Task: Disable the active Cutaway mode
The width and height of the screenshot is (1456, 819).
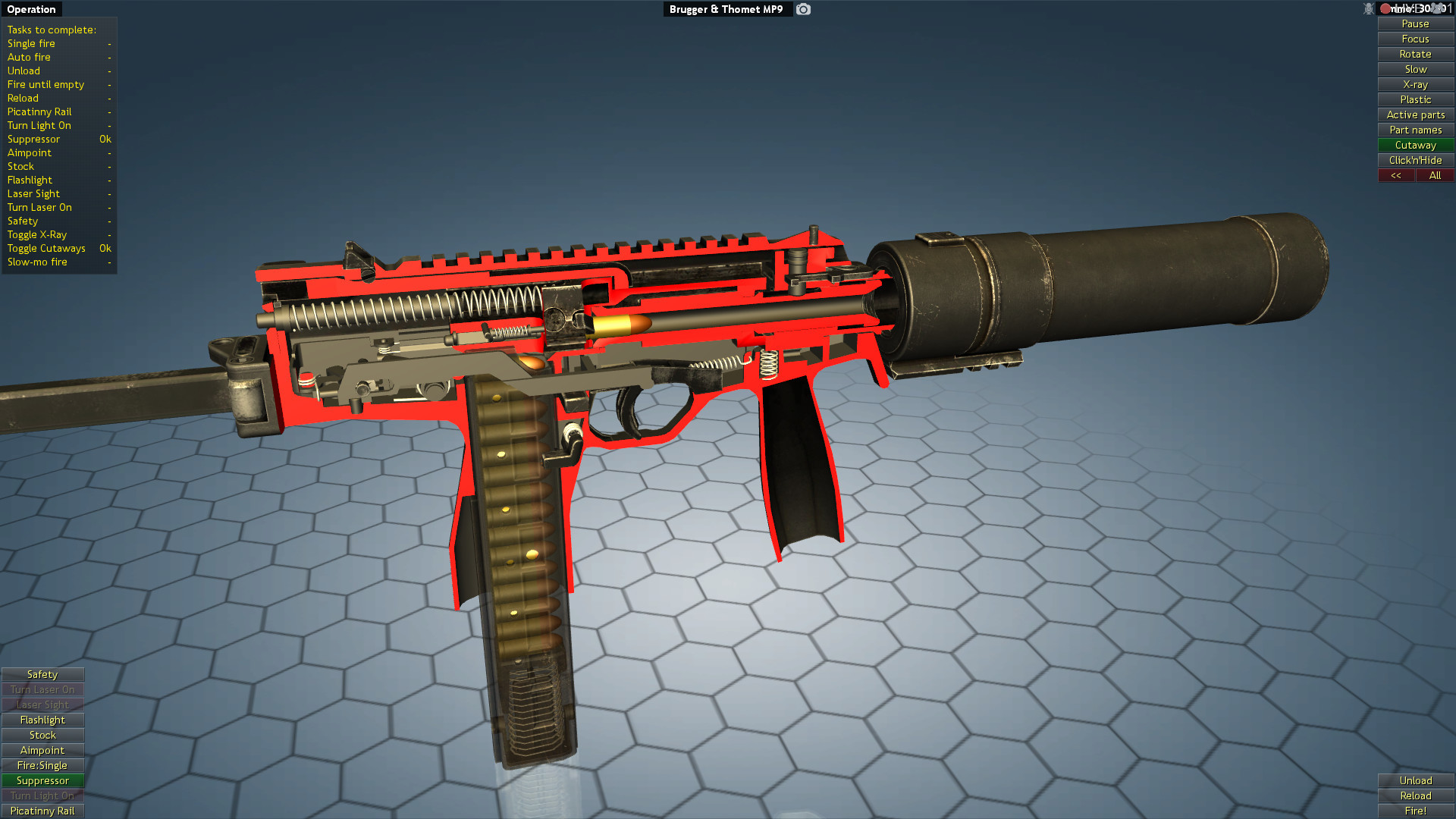Action: [1415, 145]
